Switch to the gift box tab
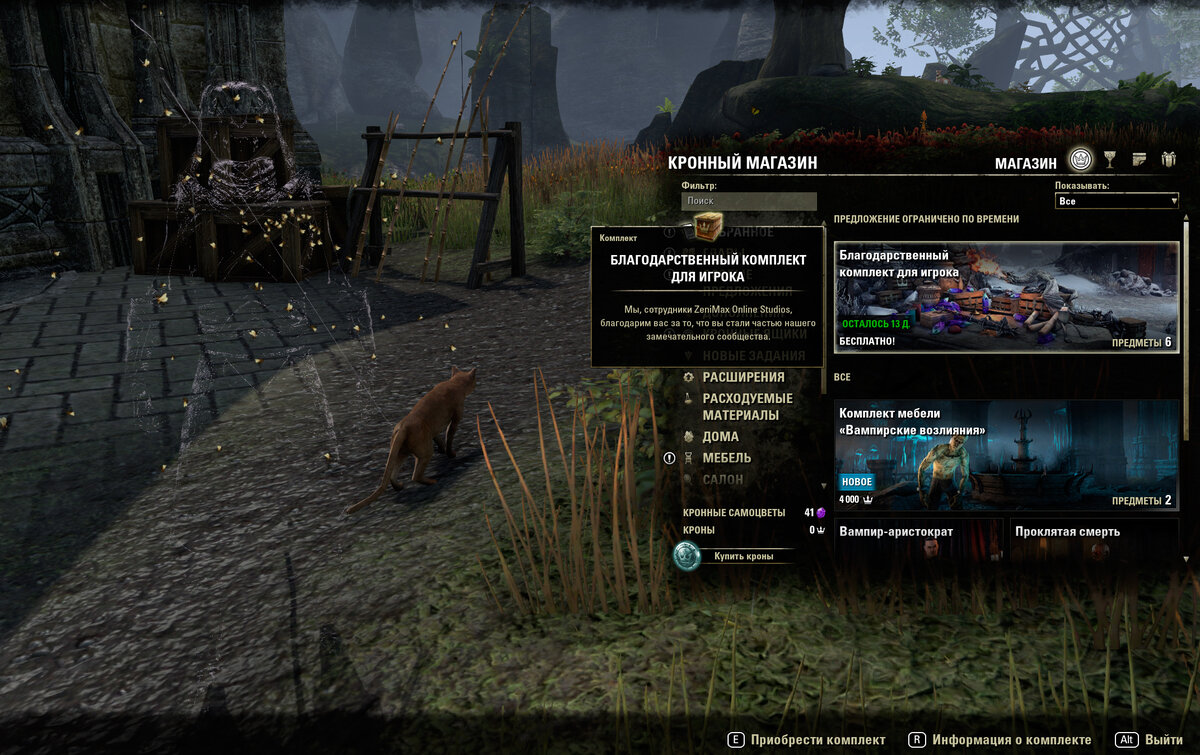The image size is (1200, 755). click(x=1168, y=160)
